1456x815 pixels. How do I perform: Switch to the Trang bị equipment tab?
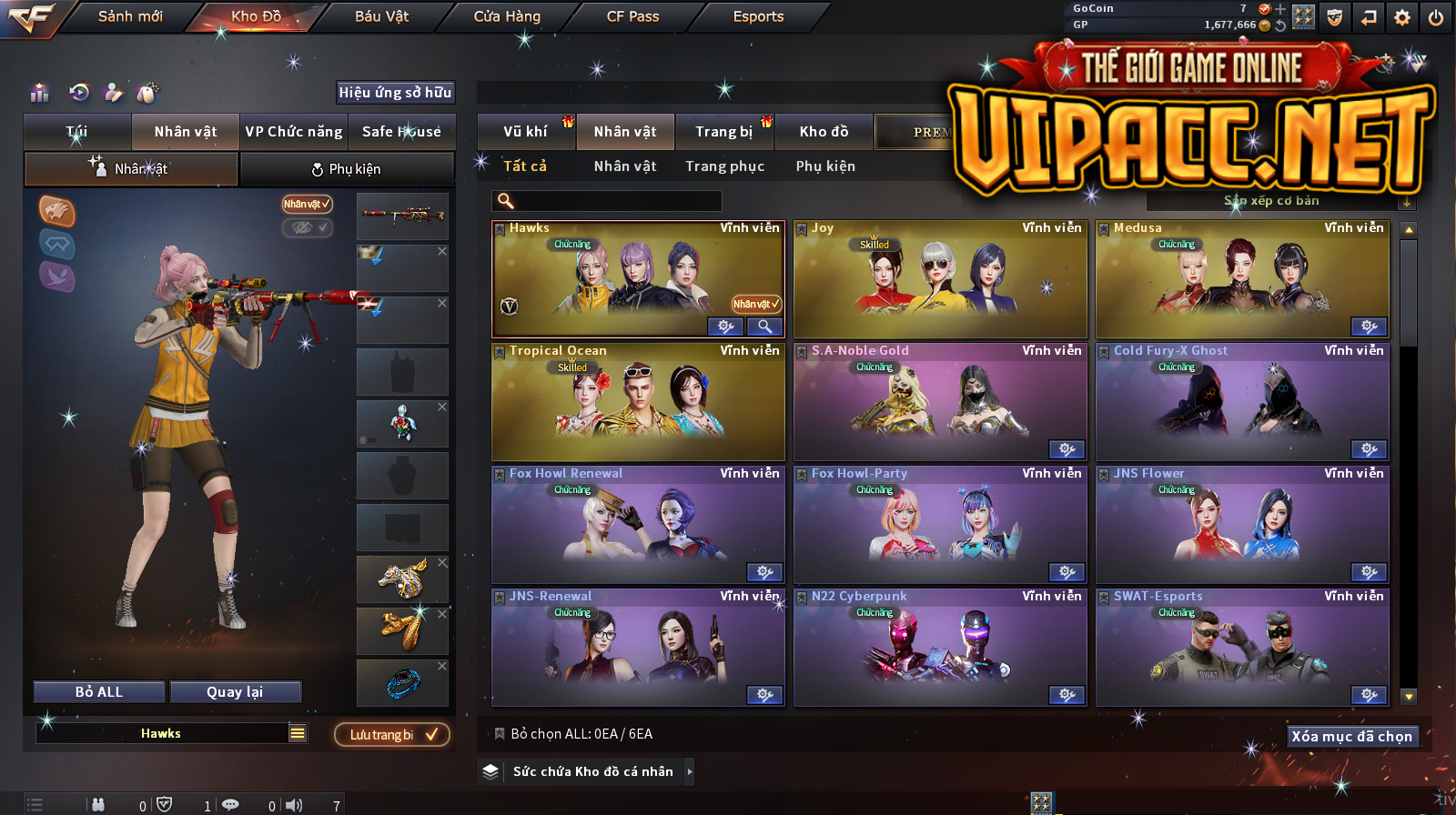point(723,132)
